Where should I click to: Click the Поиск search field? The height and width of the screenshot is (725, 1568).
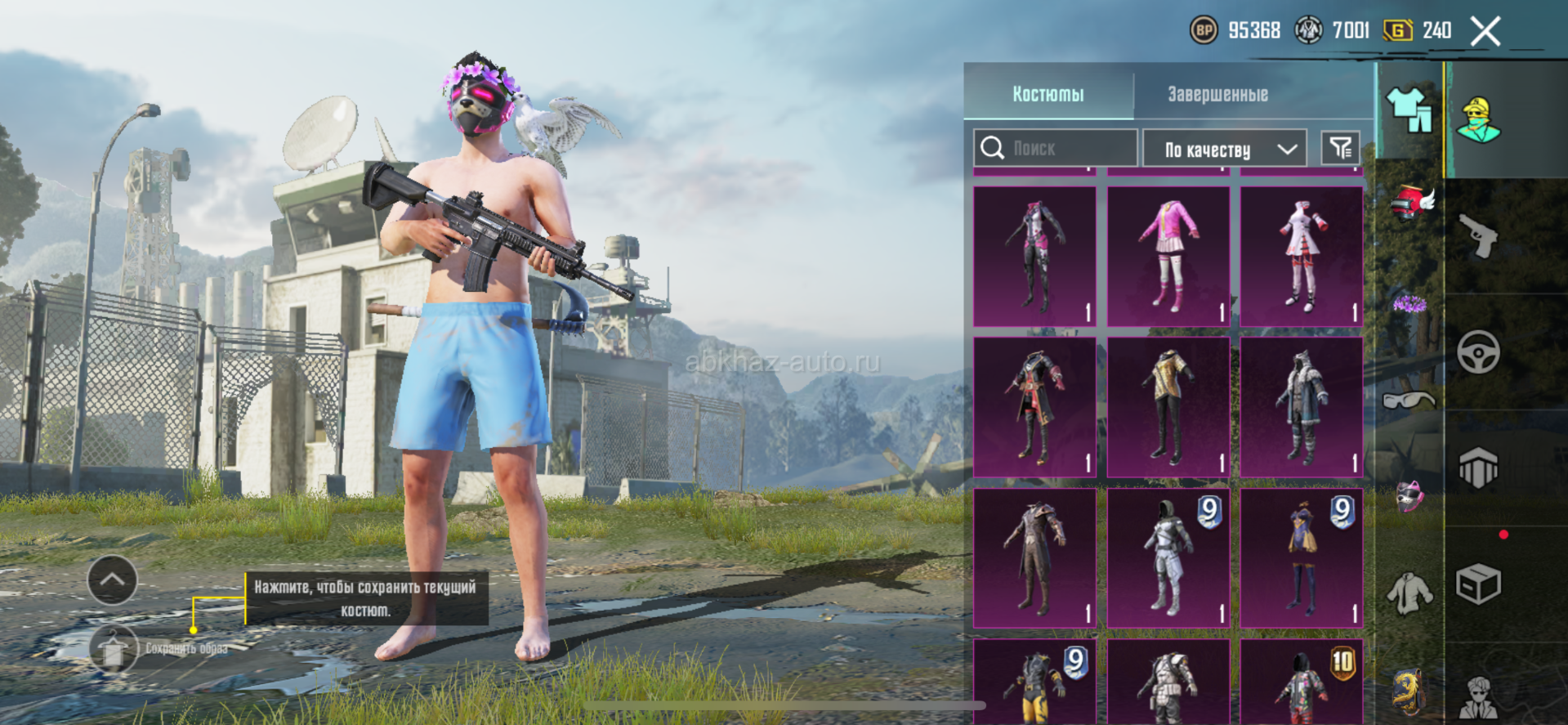[x=1056, y=149]
